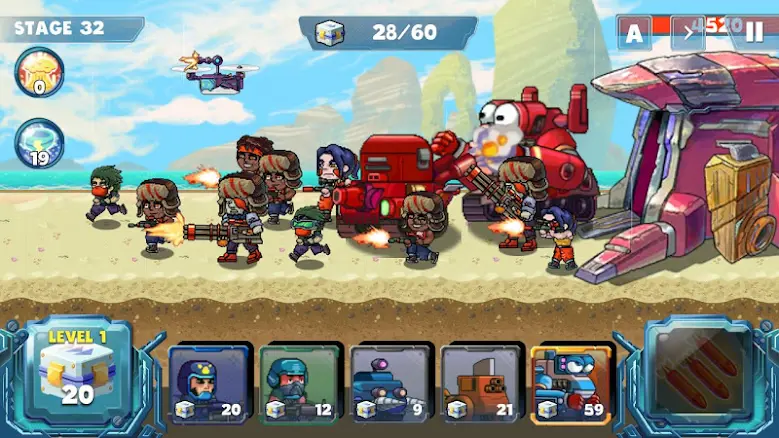Image resolution: width=779 pixels, height=438 pixels.
Task: Toggle the auto battle A button
Action: (634, 33)
